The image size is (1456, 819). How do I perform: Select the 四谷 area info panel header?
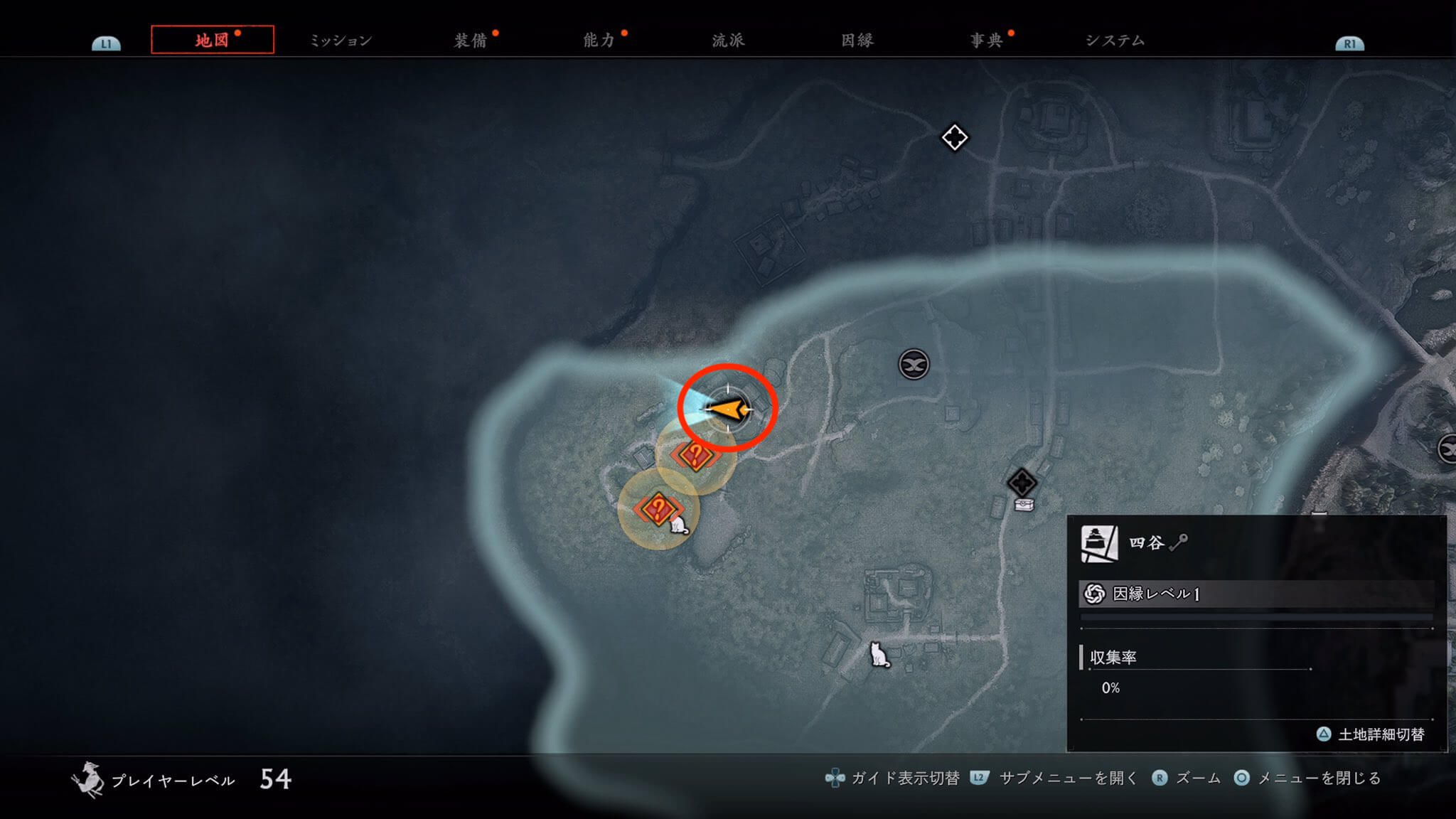(1146, 543)
